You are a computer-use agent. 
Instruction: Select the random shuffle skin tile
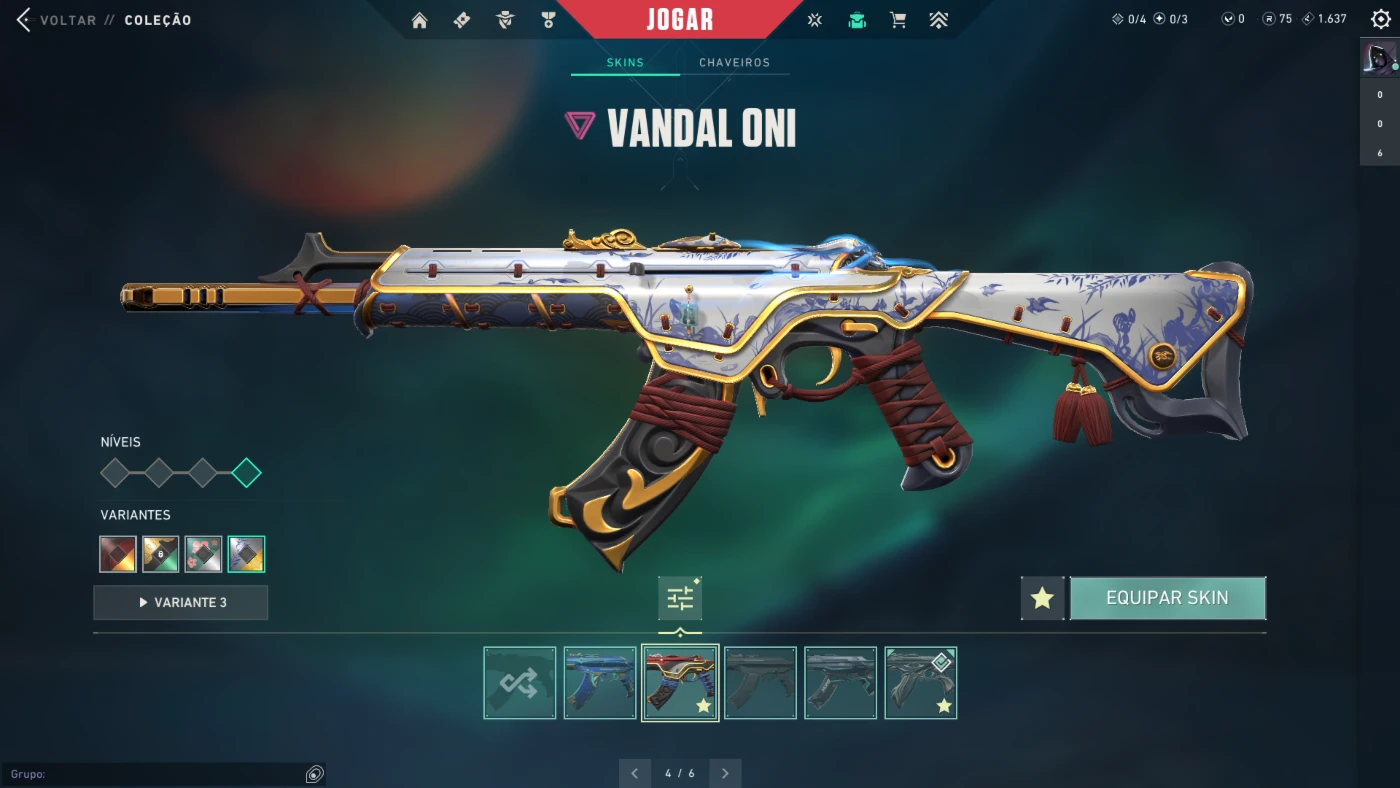point(520,683)
